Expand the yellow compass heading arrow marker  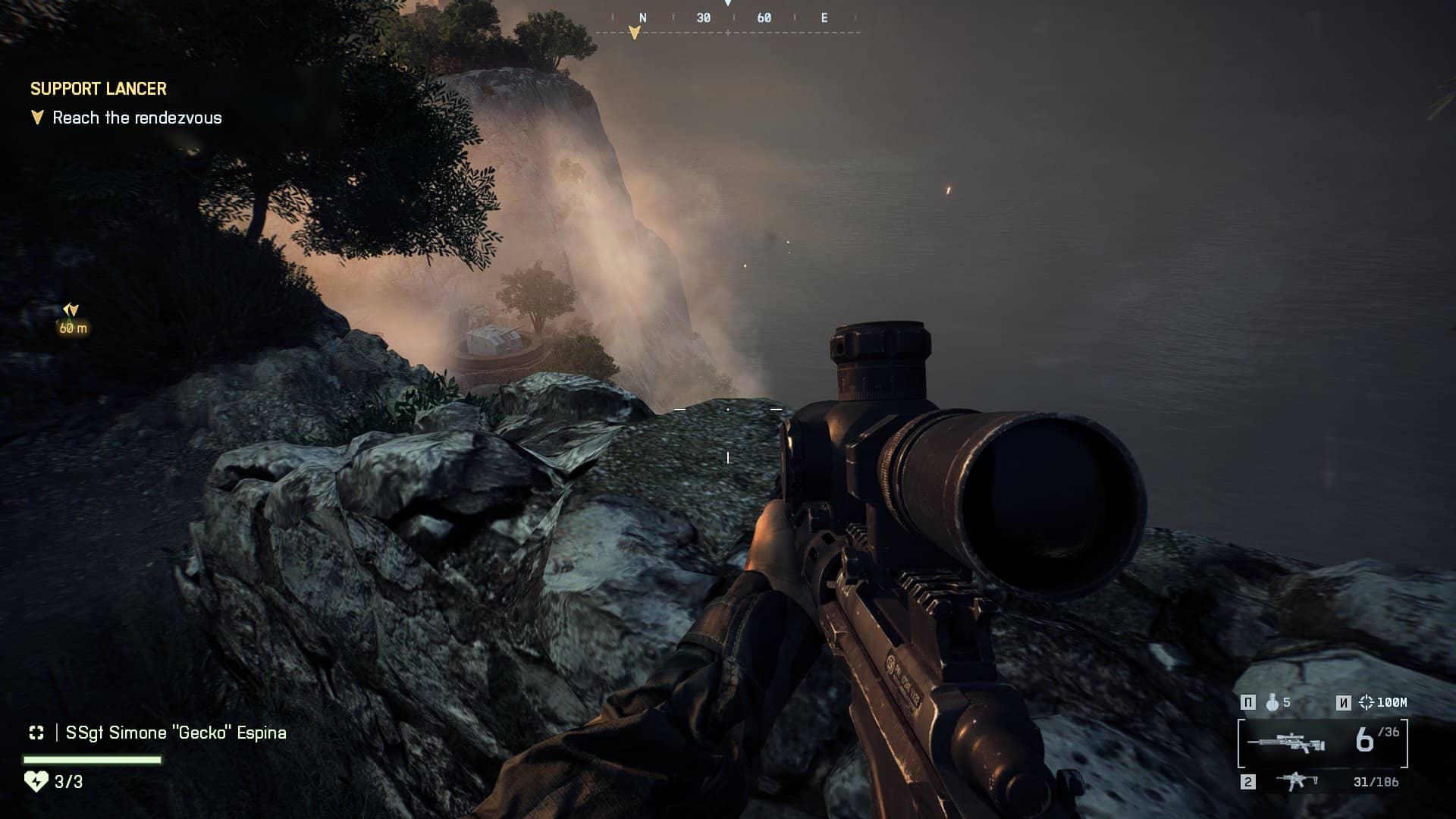point(635,30)
